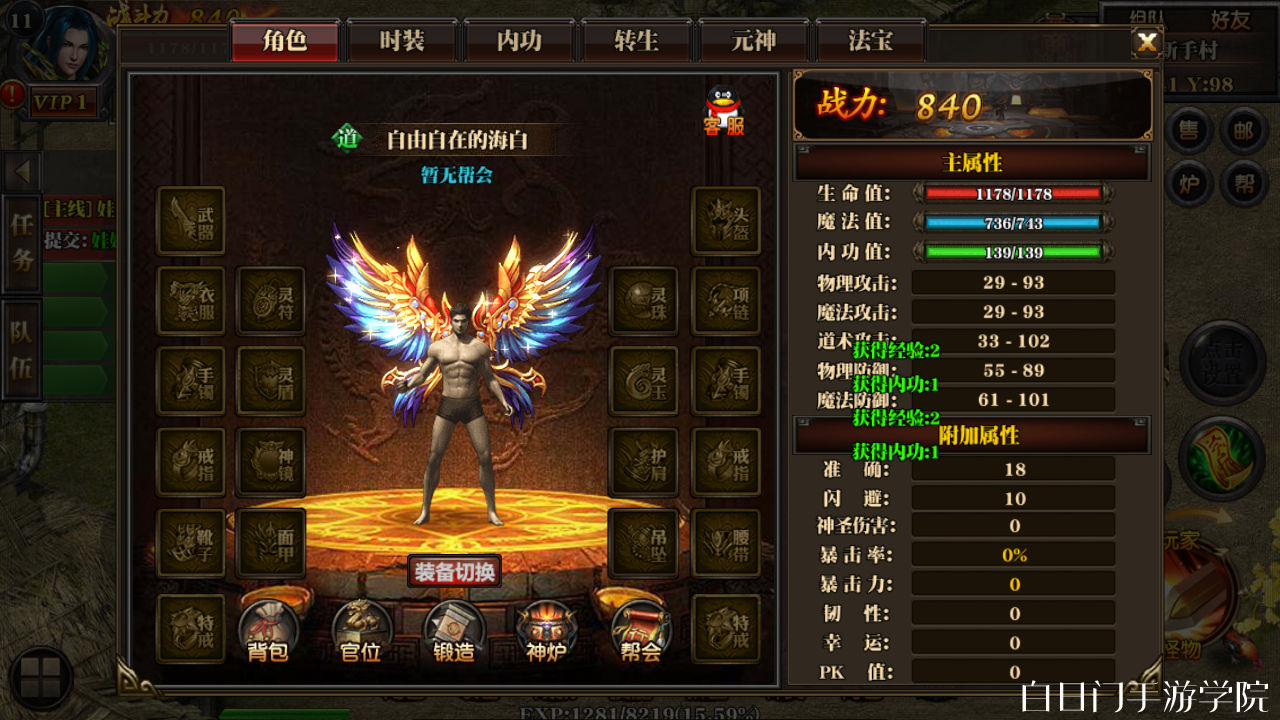Select the 衣服 armor equipment slot

click(x=191, y=300)
